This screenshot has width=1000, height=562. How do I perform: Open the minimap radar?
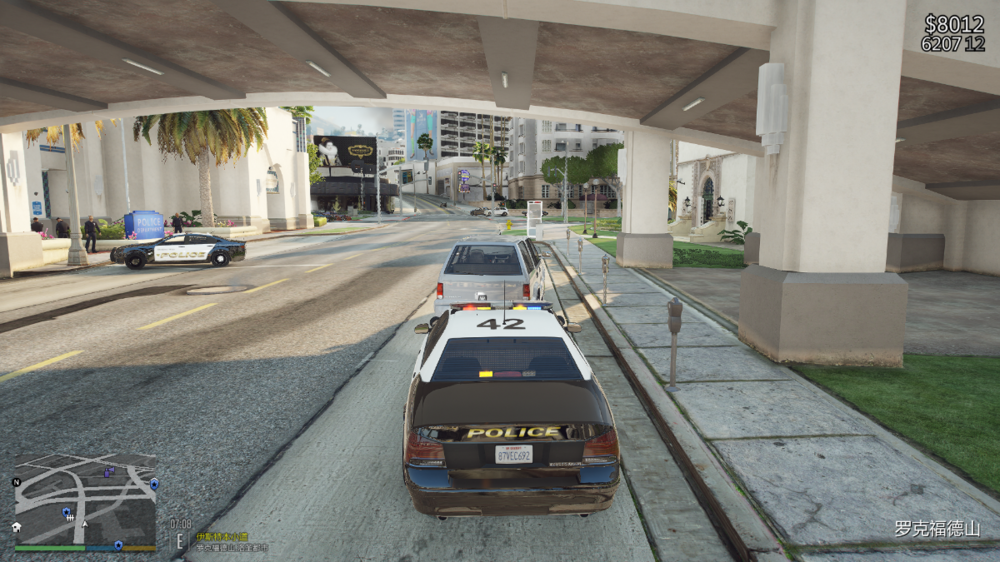[x=85, y=499]
